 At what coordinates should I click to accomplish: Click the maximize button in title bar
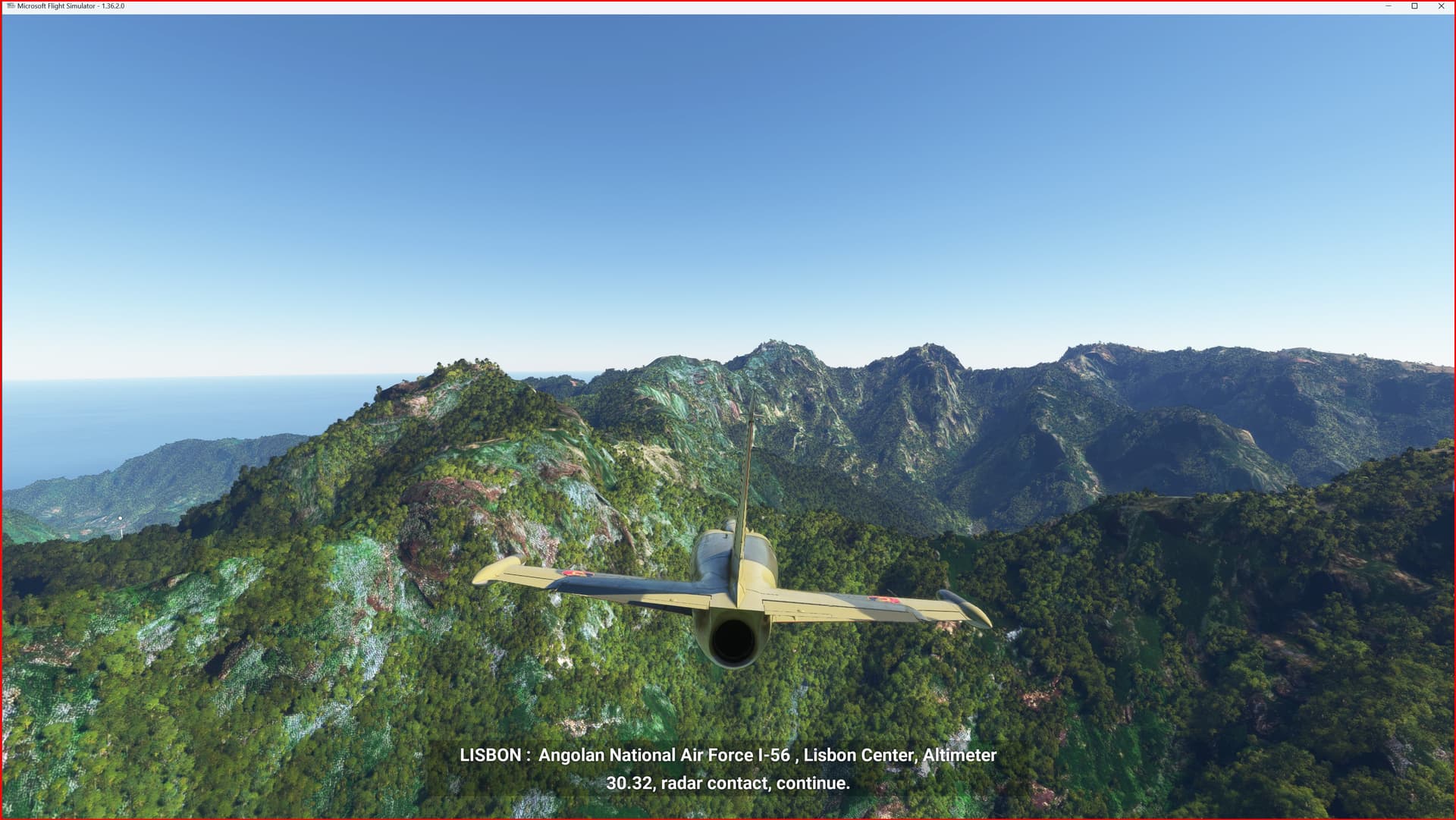[x=1415, y=6]
